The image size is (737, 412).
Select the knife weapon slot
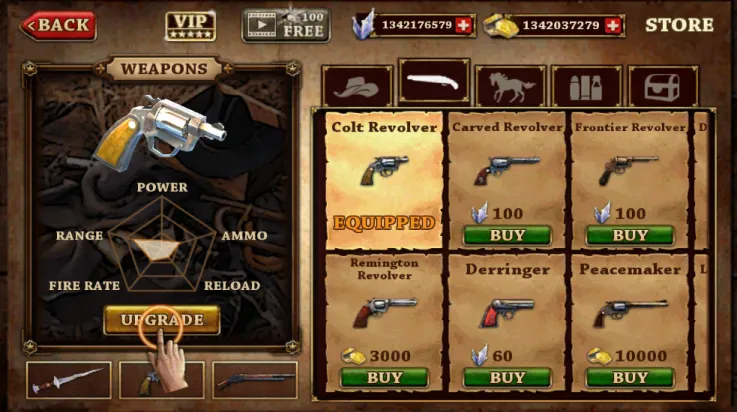(x=68, y=380)
